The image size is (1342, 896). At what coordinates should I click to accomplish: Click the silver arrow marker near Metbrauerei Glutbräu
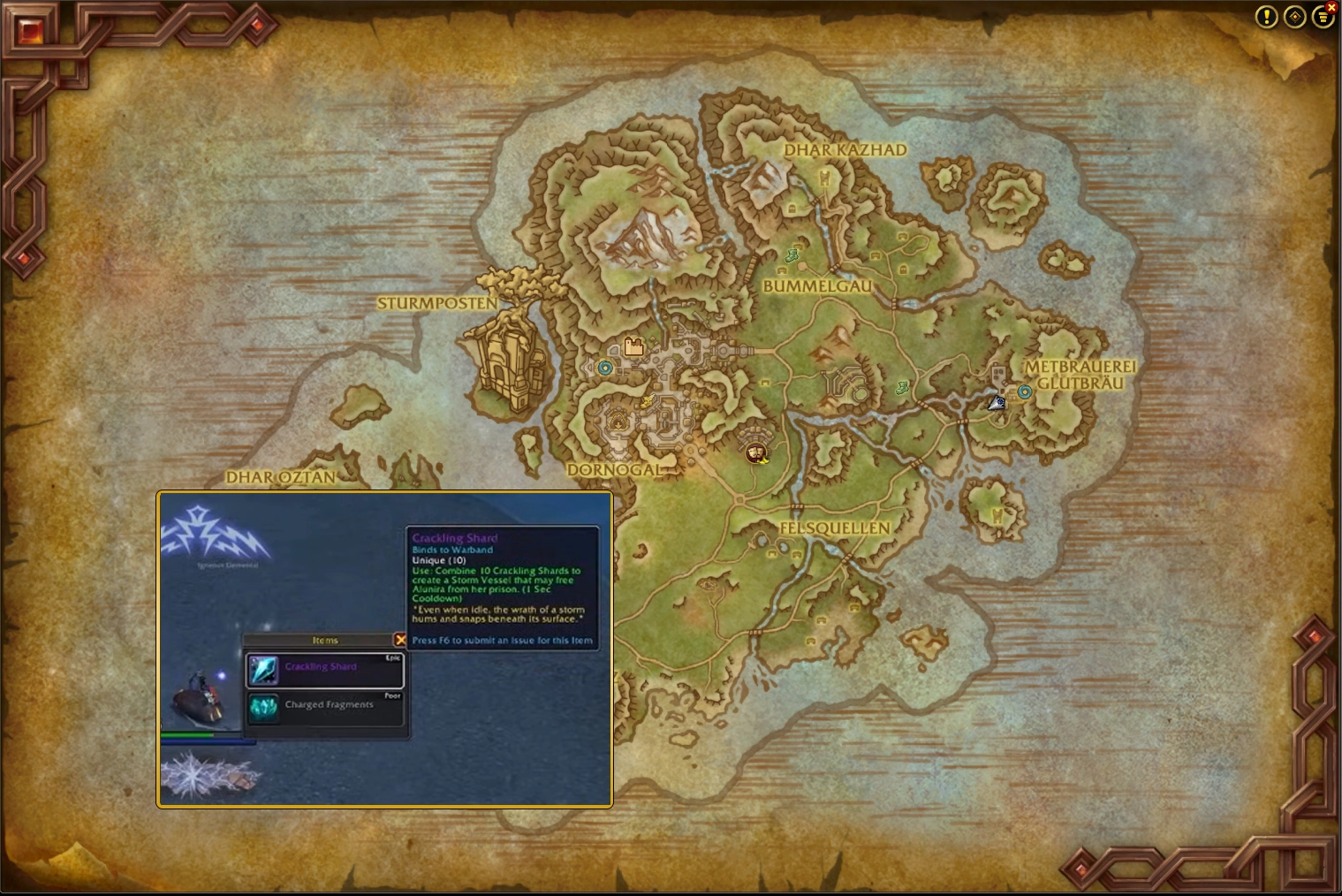pyautogui.click(x=997, y=403)
